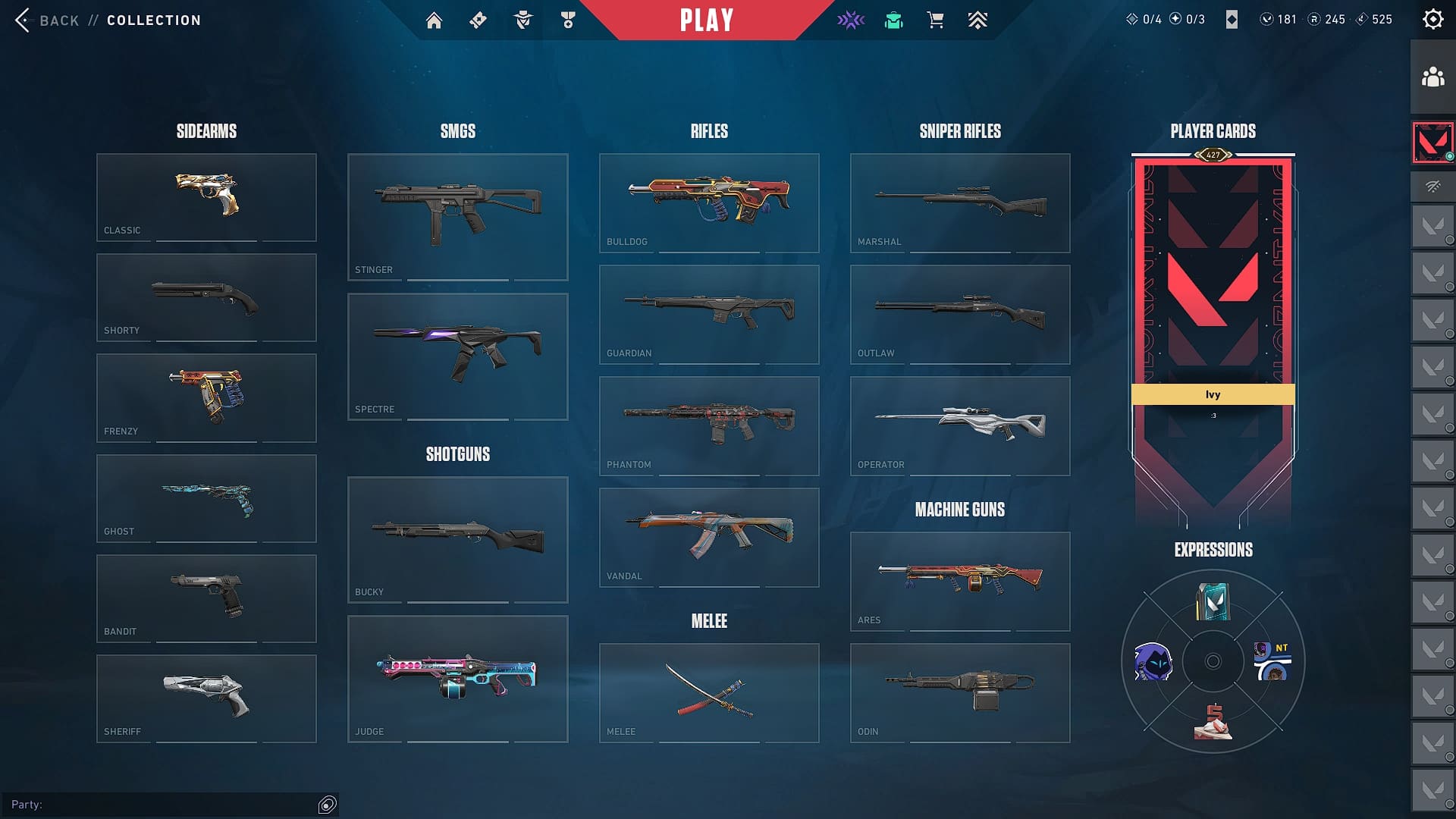The image size is (1456, 819).
Task: Choose the Frenzy sidearm tile
Action: [206, 397]
